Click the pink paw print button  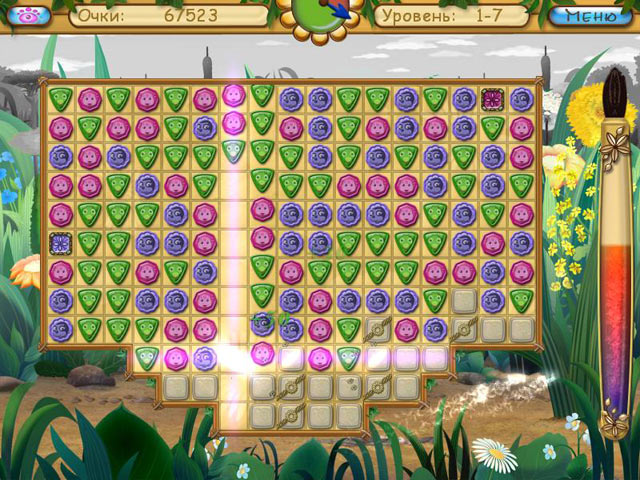(x=28, y=16)
